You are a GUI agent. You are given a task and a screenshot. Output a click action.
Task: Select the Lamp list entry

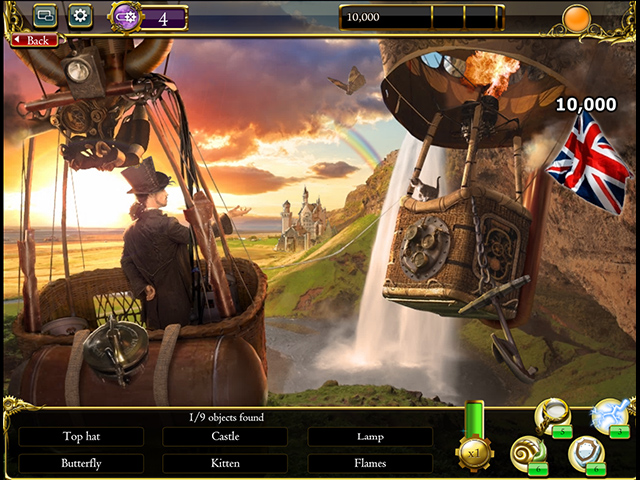click(x=370, y=437)
